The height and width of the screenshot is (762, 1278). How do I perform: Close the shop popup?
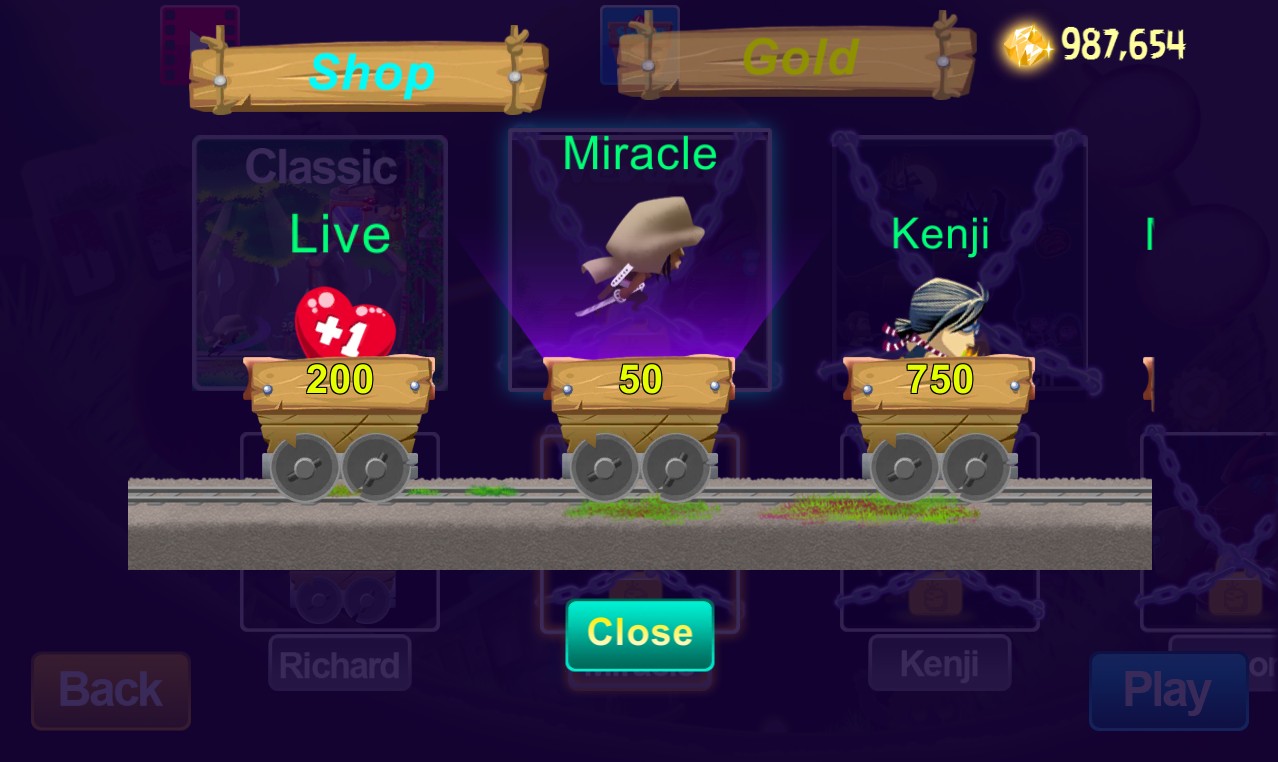click(640, 634)
